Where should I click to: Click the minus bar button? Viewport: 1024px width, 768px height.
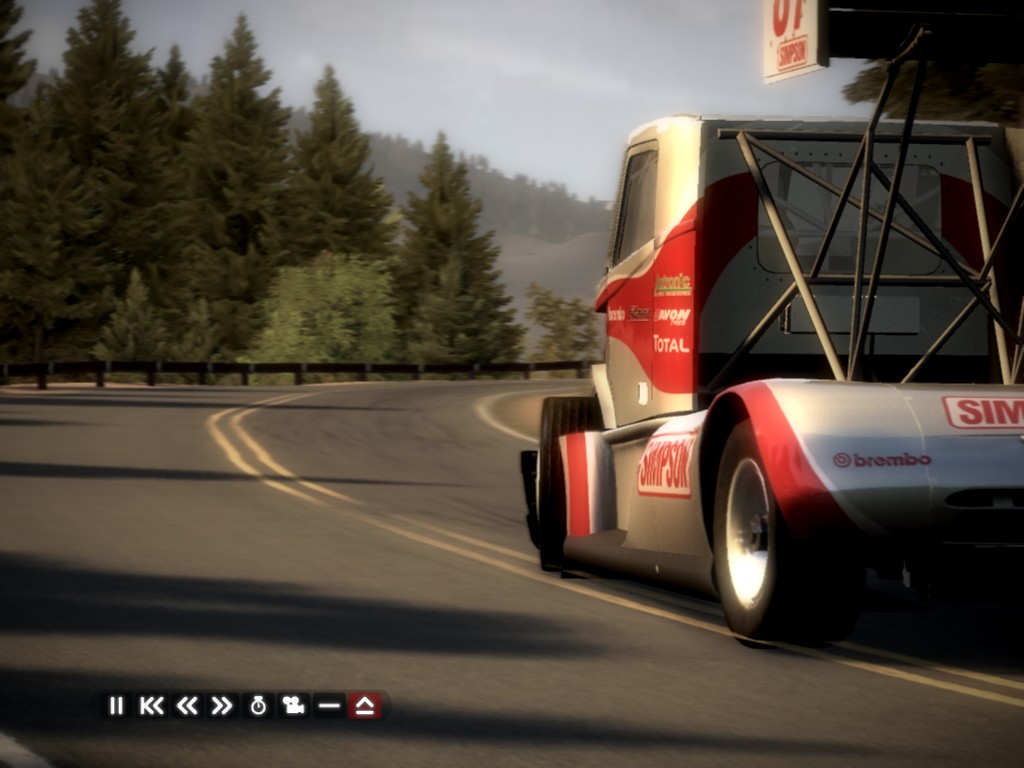(x=329, y=705)
